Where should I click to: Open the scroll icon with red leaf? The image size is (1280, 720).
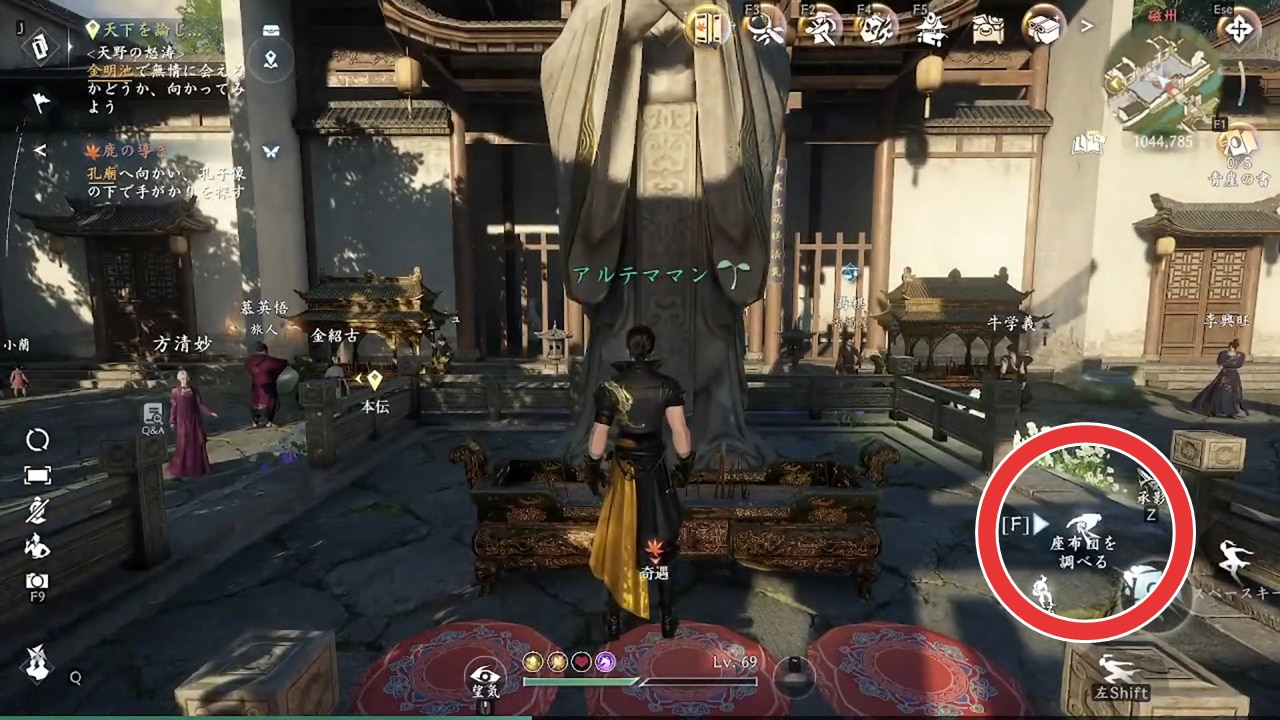coord(708,27)
